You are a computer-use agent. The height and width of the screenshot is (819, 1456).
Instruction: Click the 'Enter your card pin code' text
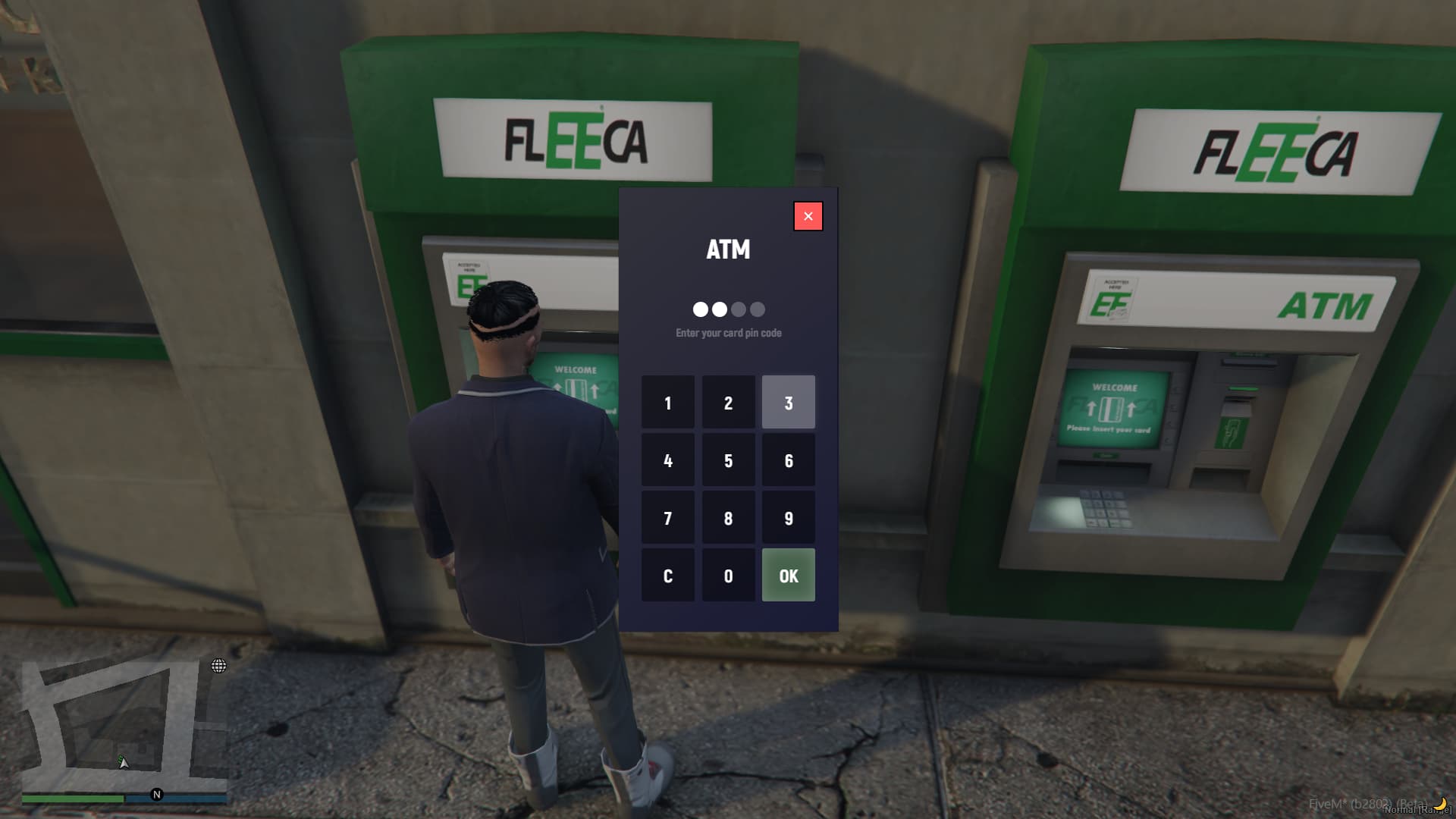(728, 332)
